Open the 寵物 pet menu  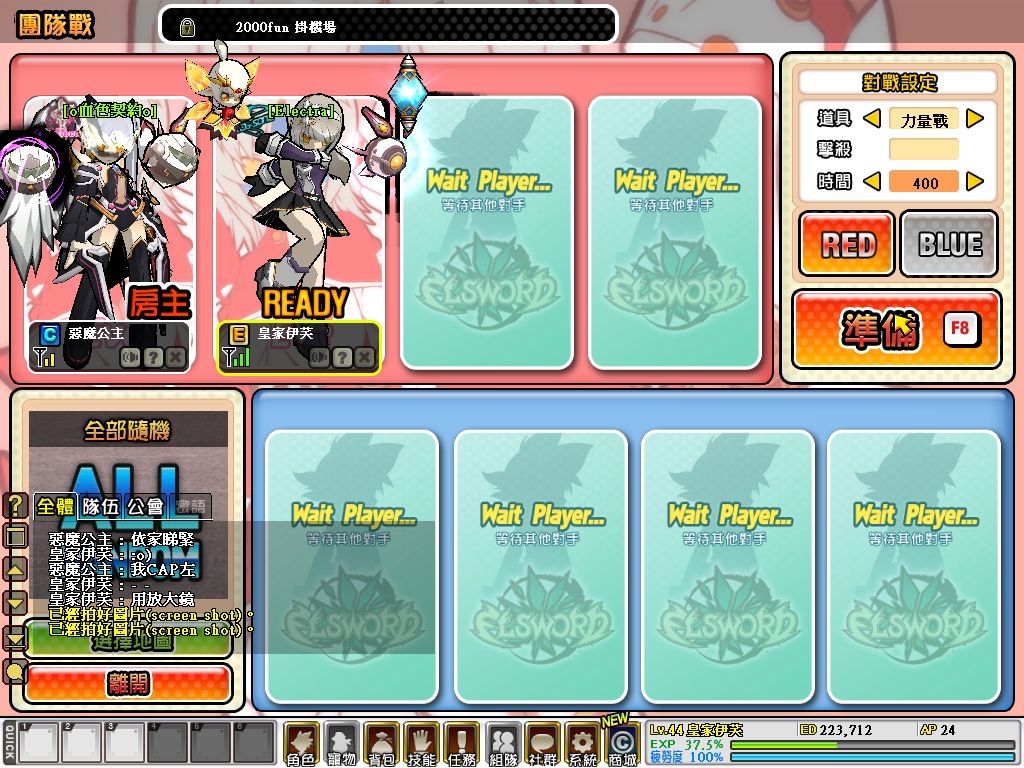point(342,745)
